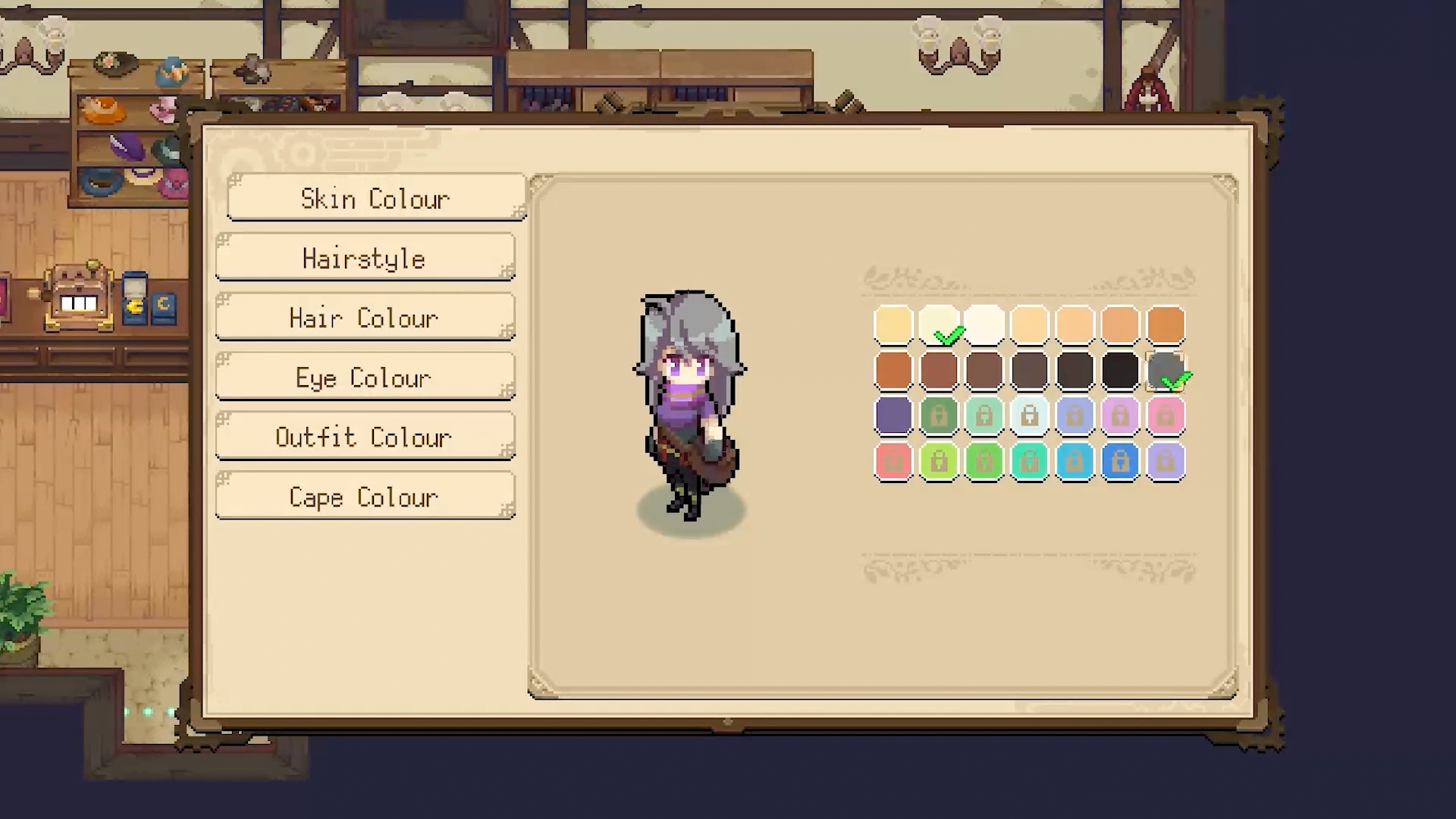Select the locked red swatch
This screenshot has width=1456, height=819.
click(893, 462)
